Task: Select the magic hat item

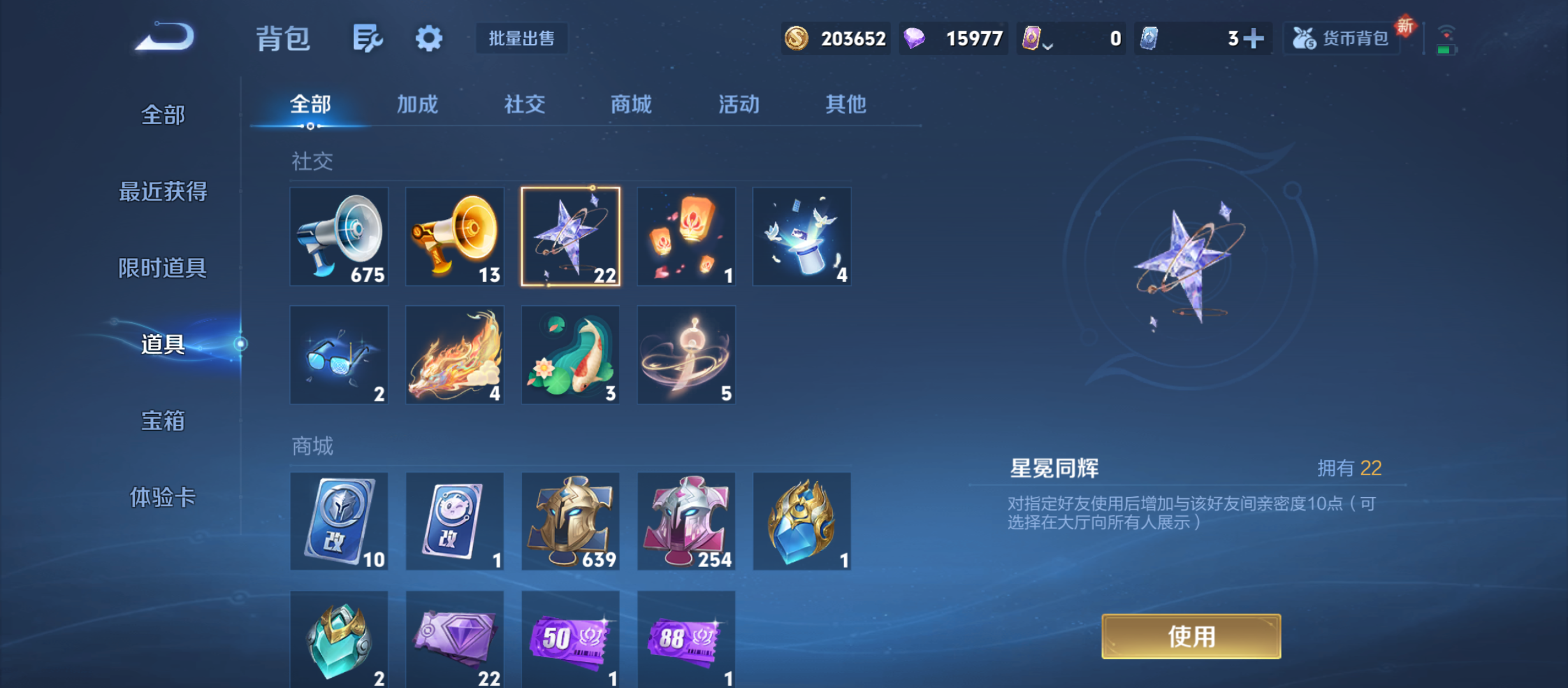Action: click(x=802, y=236)
